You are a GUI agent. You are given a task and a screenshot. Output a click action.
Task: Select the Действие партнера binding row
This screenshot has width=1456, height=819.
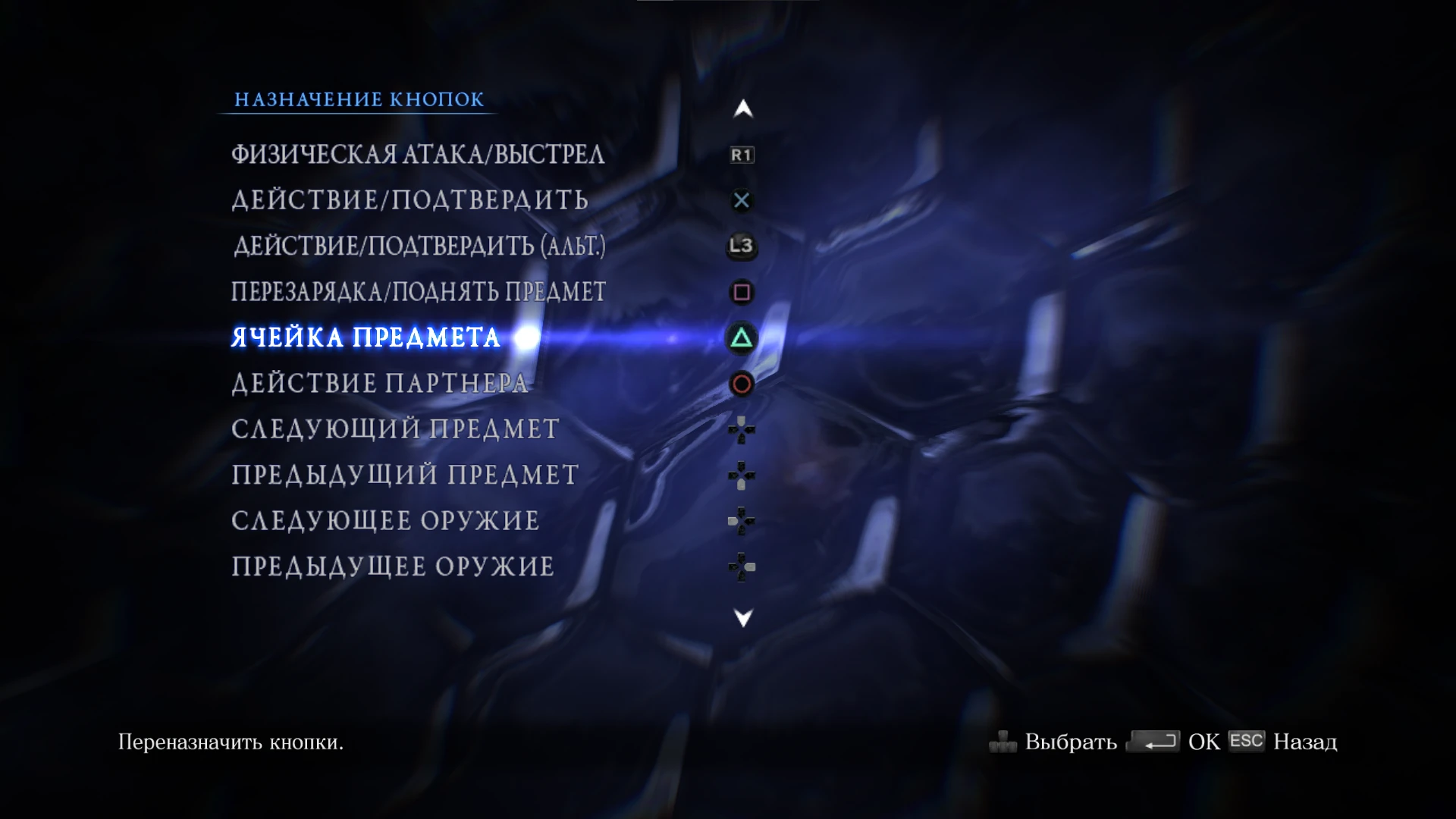(x=379, y=384)
